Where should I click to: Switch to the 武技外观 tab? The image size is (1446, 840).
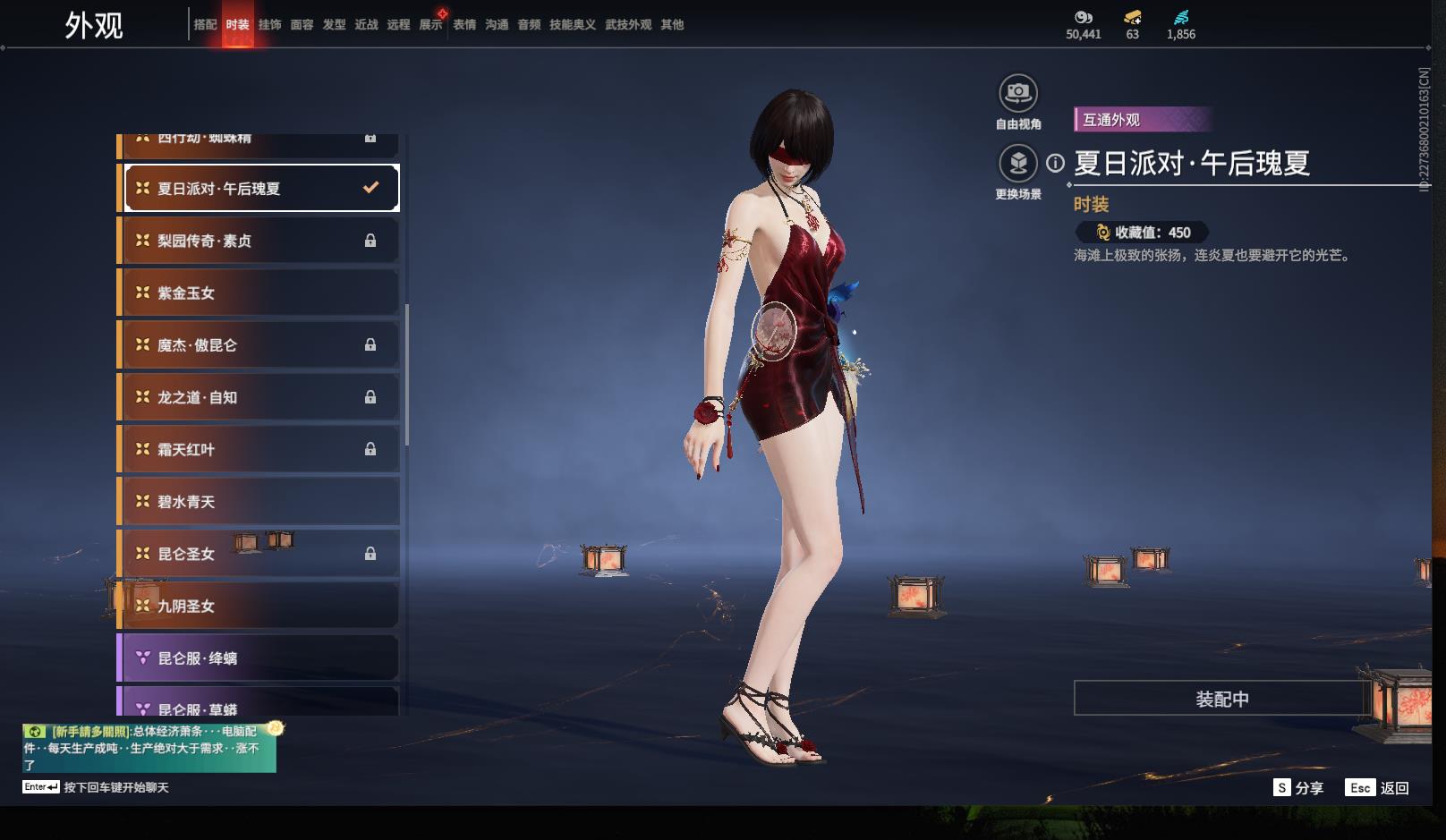click(627, 25)
